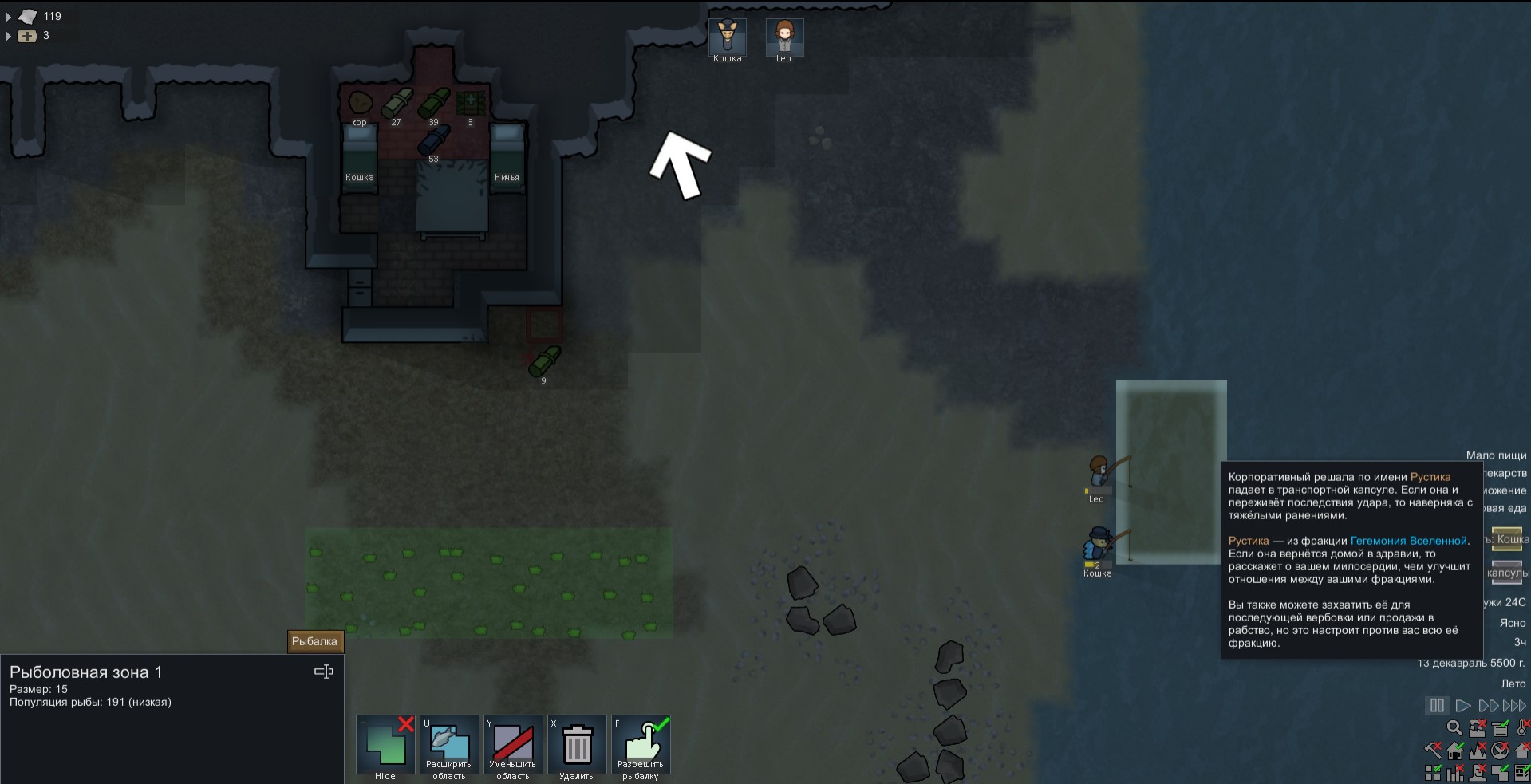
Task: Expand the silver resource readout row
Action: (x=9, y=16)
